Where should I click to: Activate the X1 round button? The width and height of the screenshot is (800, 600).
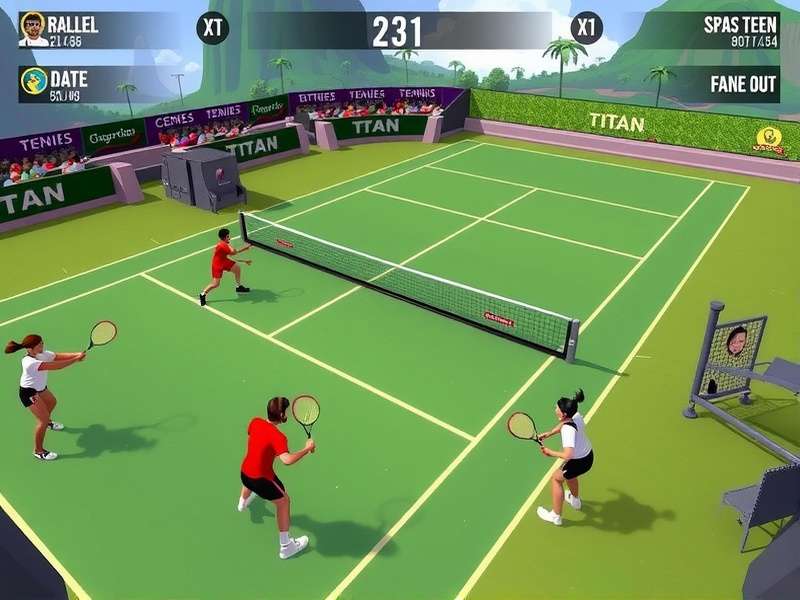pyautogui.click(x=587, y=28)
